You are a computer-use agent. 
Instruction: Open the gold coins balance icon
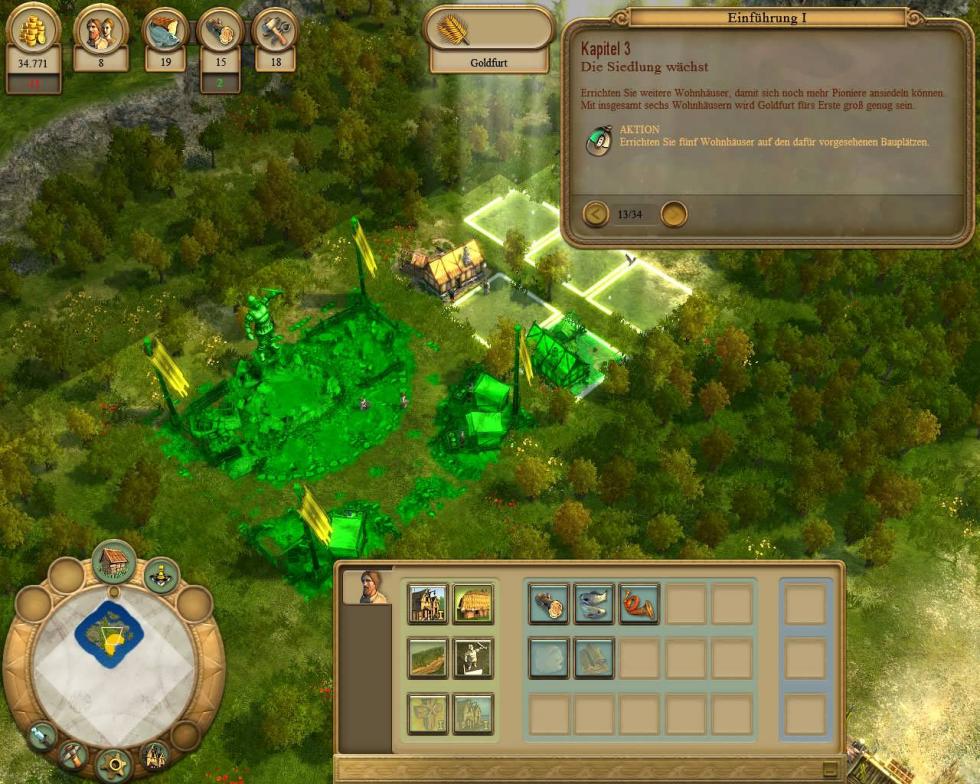[x=34, y=32]
